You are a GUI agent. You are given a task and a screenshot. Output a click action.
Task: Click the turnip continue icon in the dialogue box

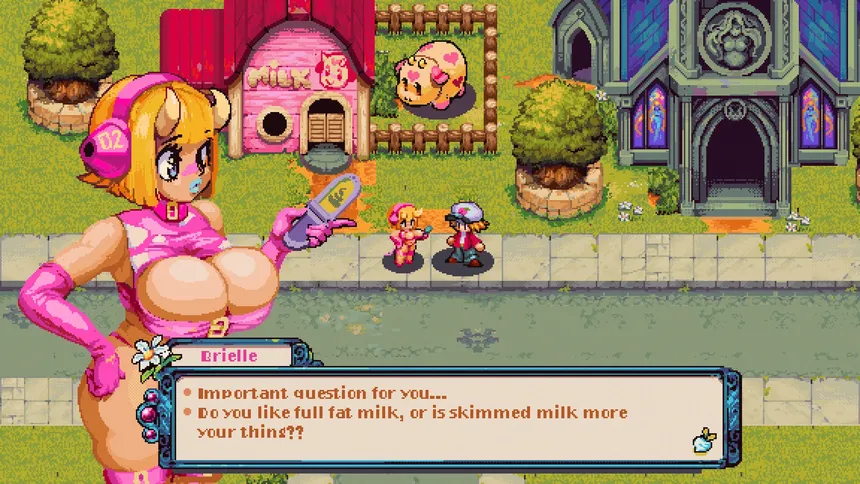(x=702, y=441)
